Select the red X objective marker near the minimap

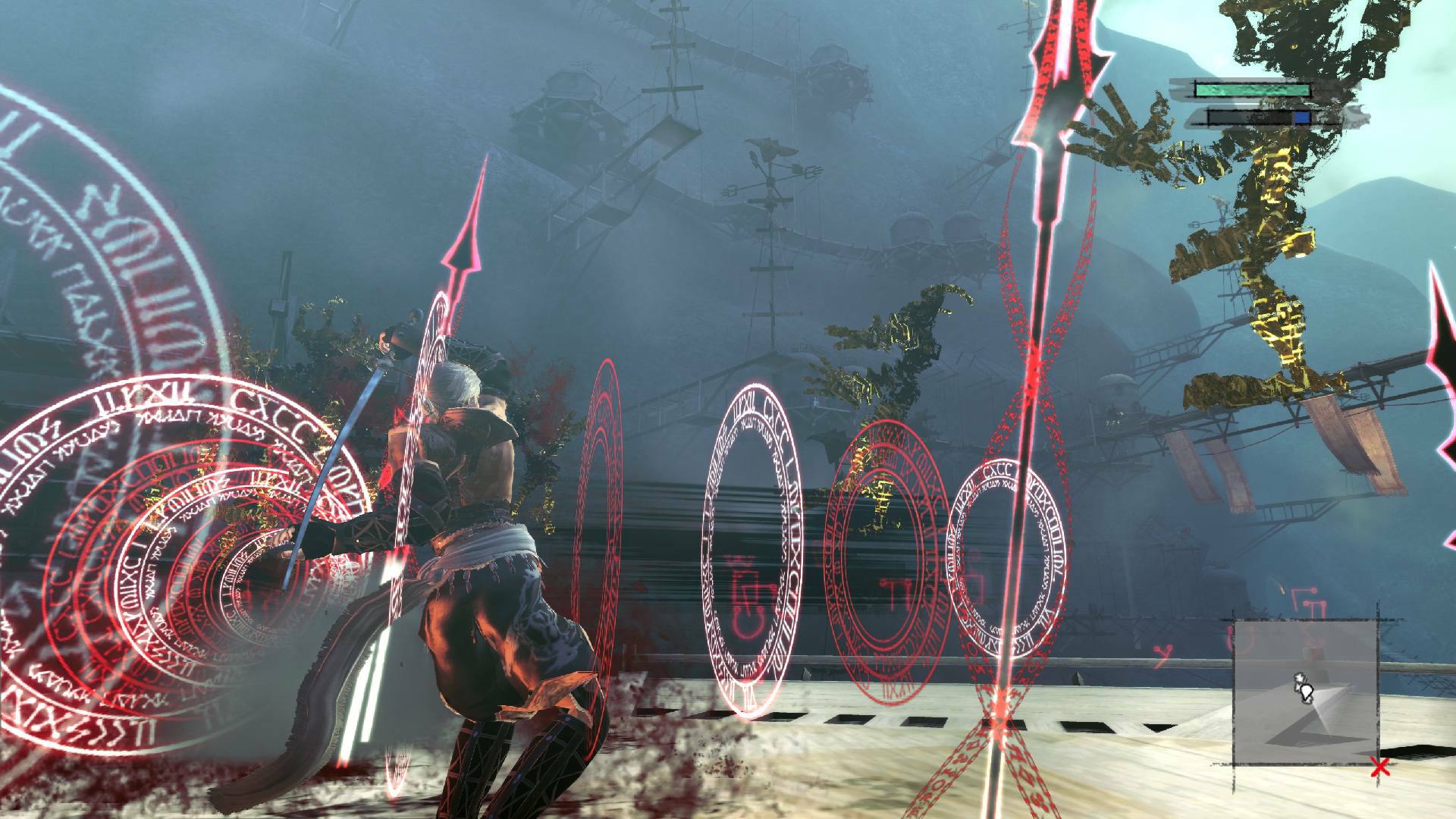[x=1380, y=766]
